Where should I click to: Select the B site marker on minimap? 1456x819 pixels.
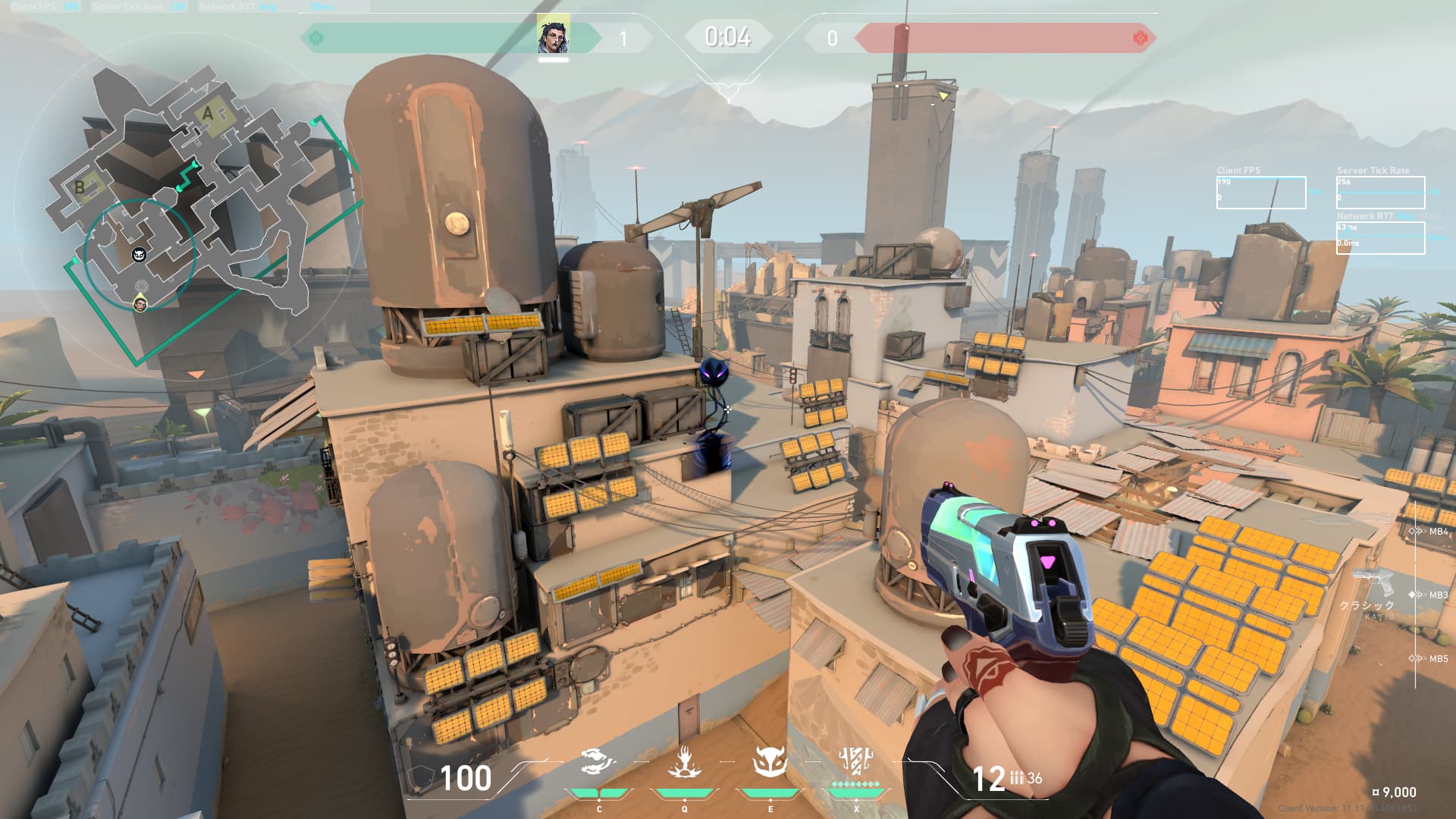pyautogui.click(x=80, y=187)
